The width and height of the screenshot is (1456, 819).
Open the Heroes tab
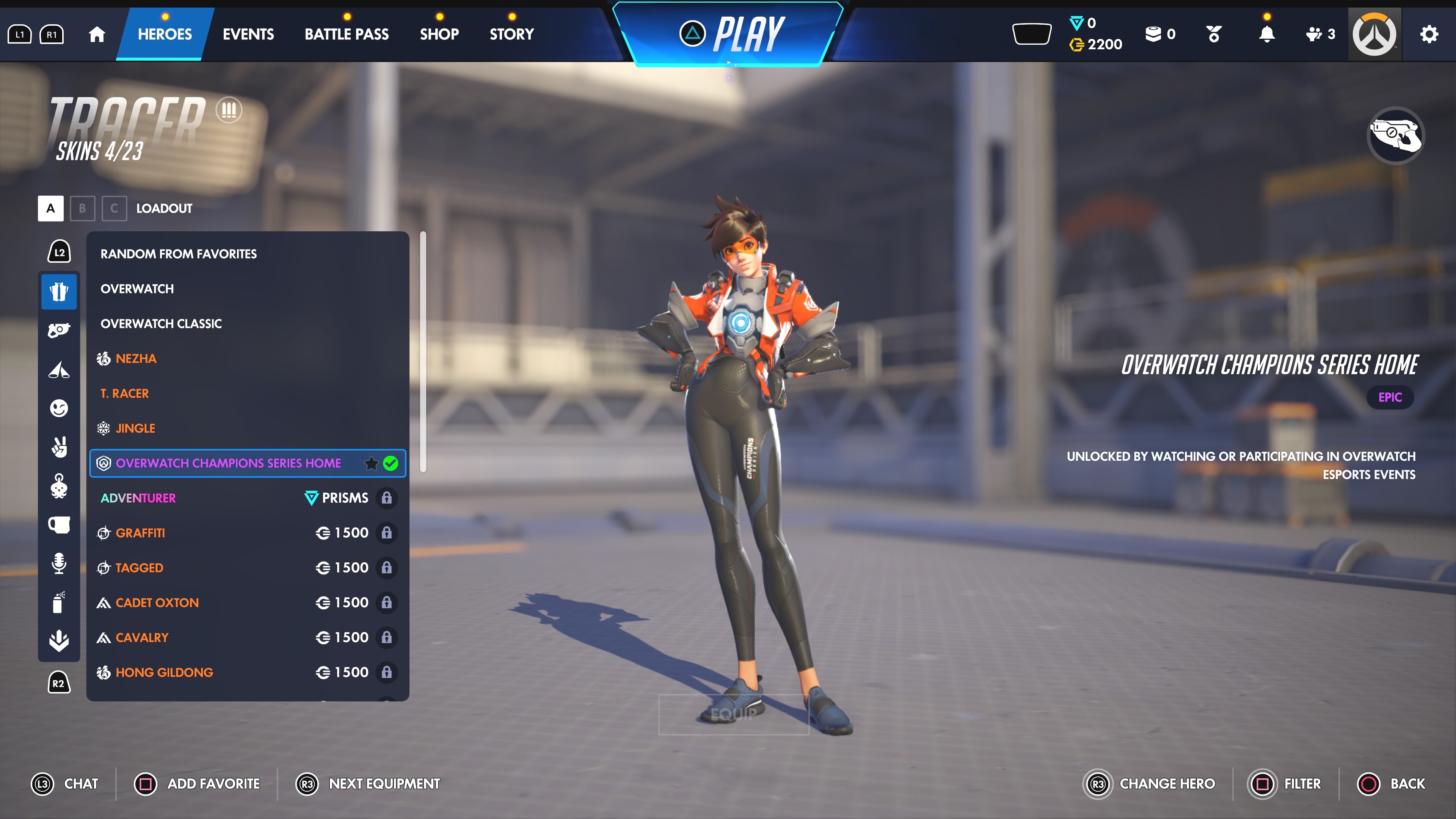tap(165, 34)
